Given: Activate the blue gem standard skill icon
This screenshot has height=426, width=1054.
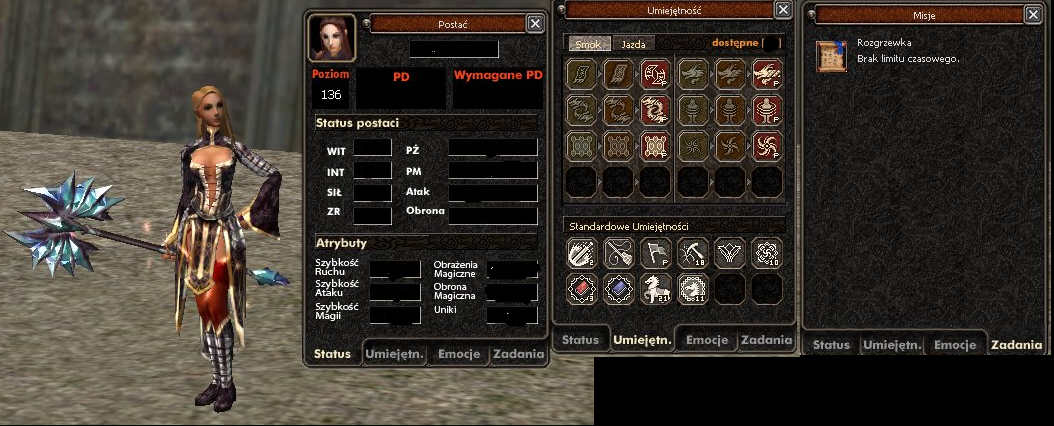Looking at the screenshot, I should (618, 289).
